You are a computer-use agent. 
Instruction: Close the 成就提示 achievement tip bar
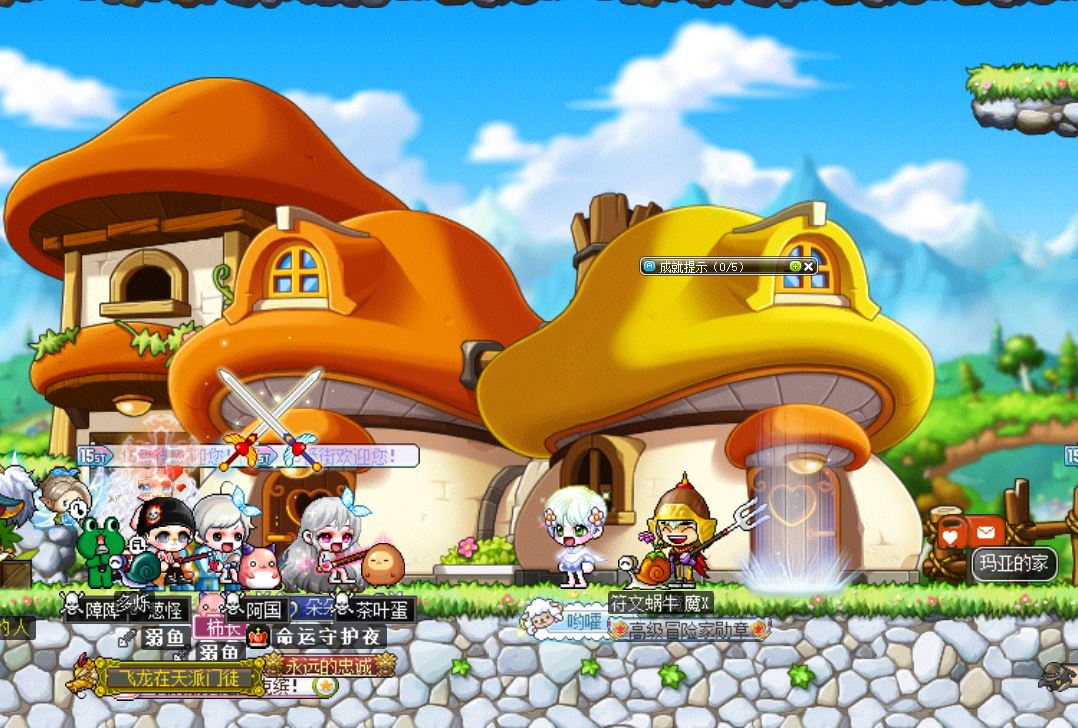809,266
